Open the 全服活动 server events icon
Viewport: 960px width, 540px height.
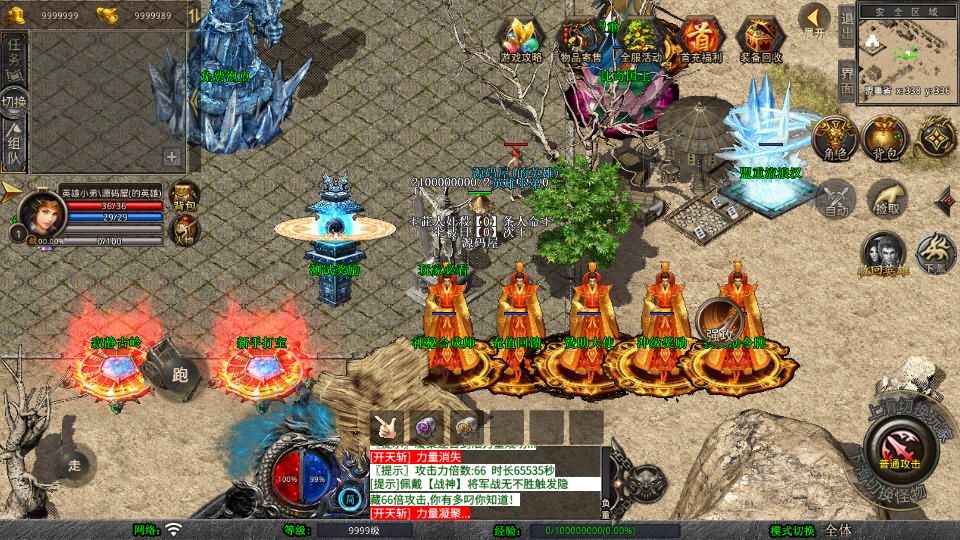tap(640, 40)
